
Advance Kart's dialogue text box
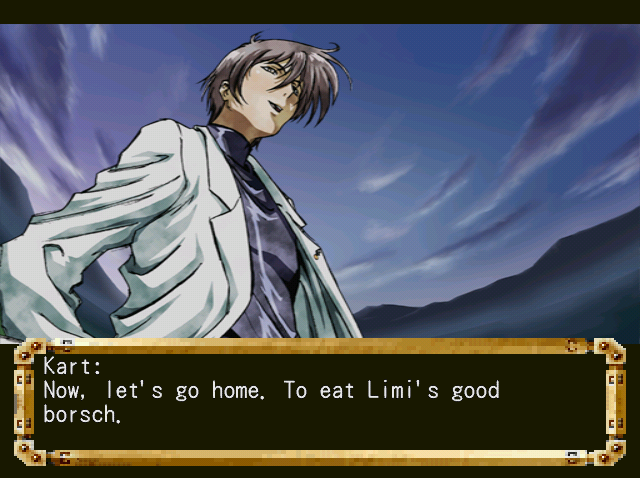pyautogui.click(x=318, y=402)
